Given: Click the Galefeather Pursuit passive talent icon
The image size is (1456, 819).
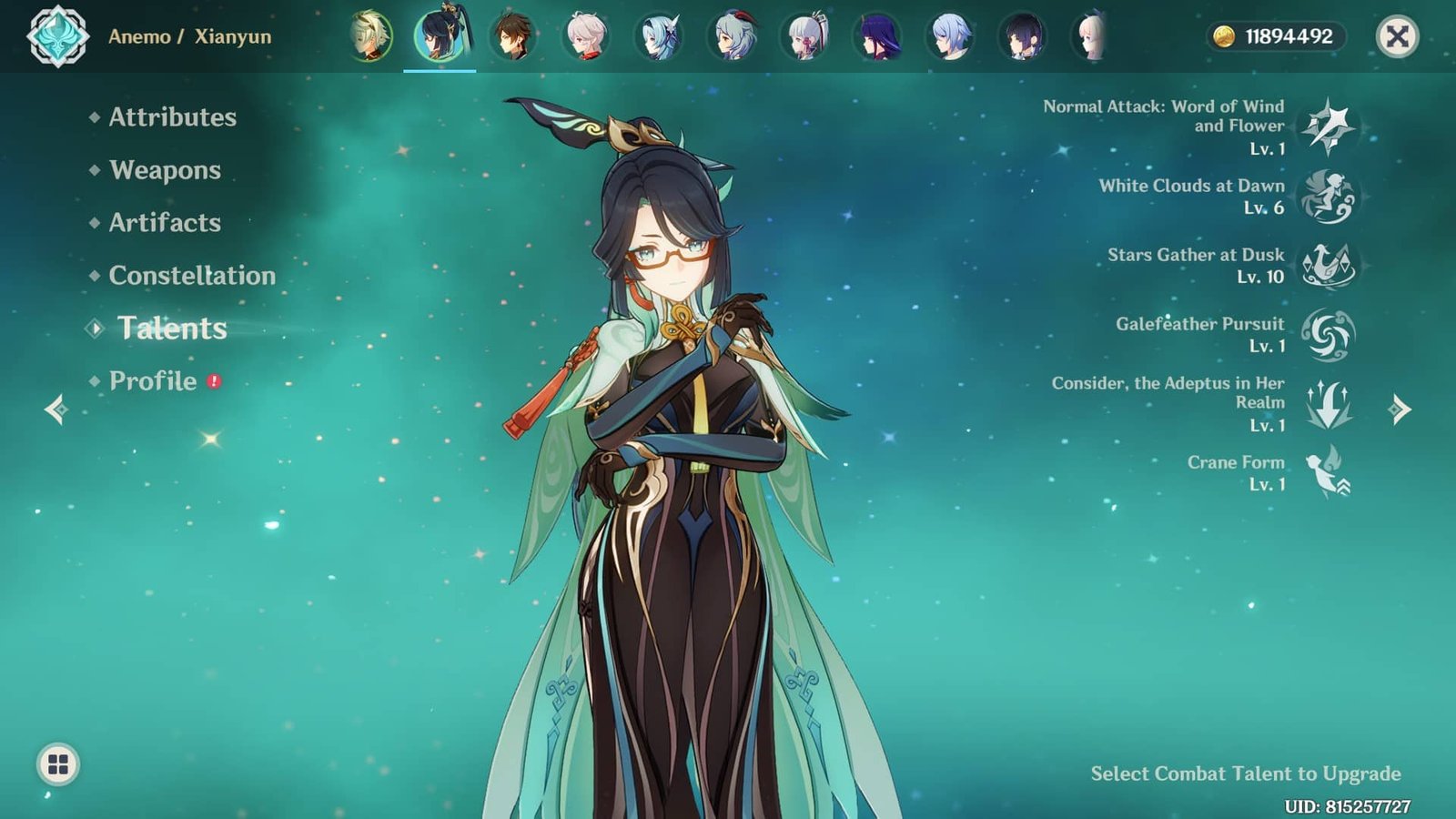Looking at the screenshot, I should [x=1328, y=335].
